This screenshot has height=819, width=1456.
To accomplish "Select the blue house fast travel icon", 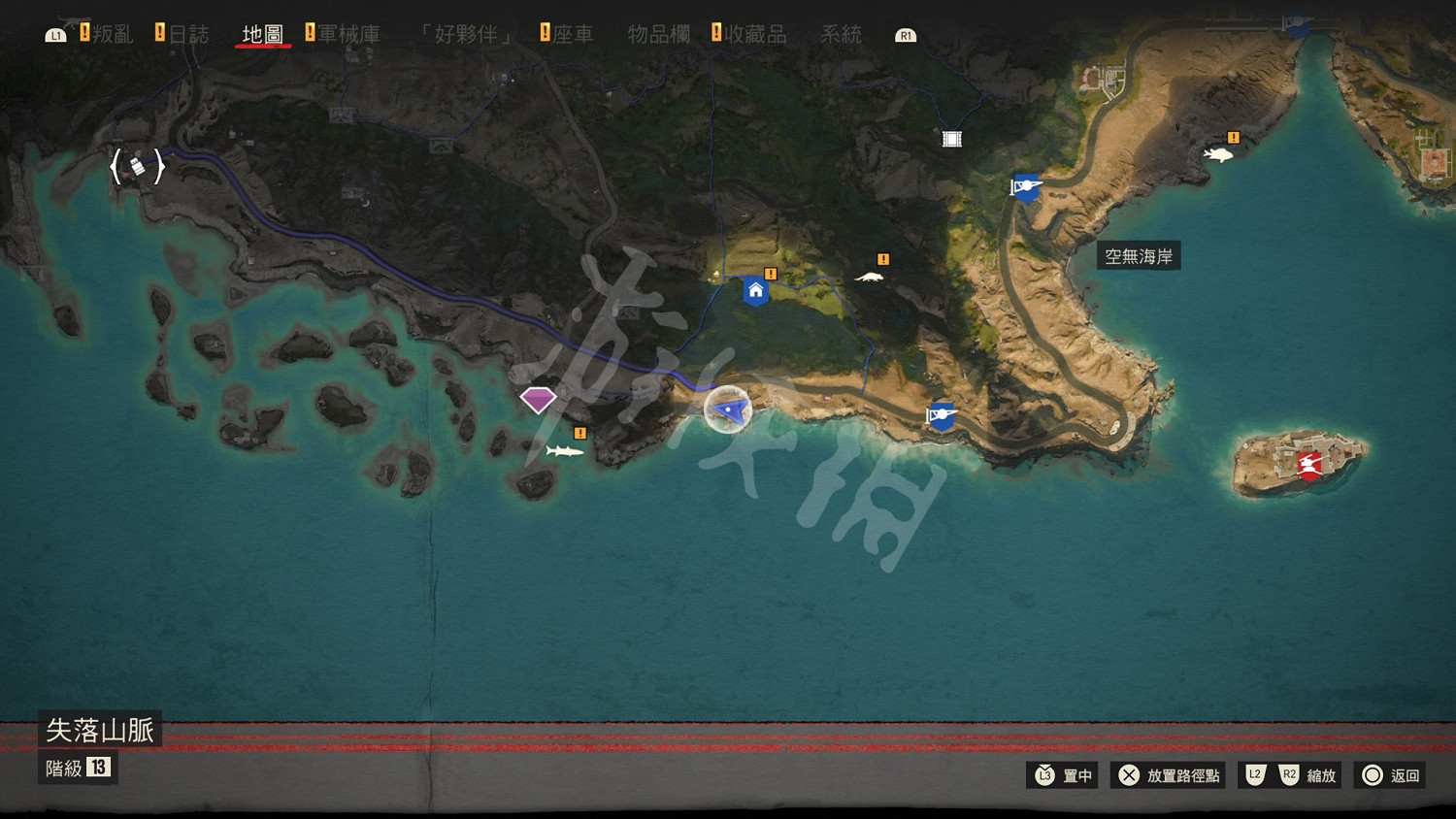I will click(x=756, y=290).
